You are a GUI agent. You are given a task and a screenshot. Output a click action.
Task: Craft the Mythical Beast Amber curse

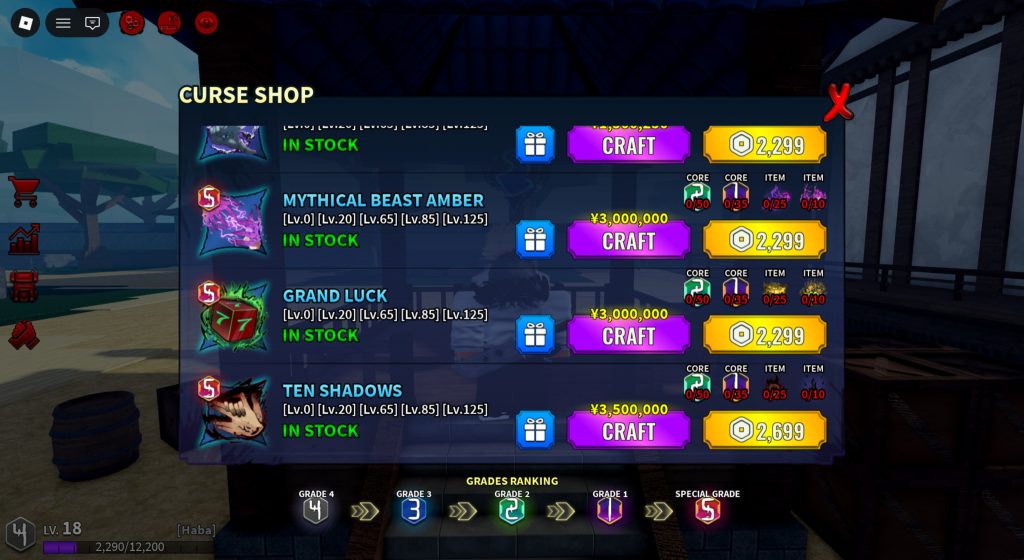point(628,241)
